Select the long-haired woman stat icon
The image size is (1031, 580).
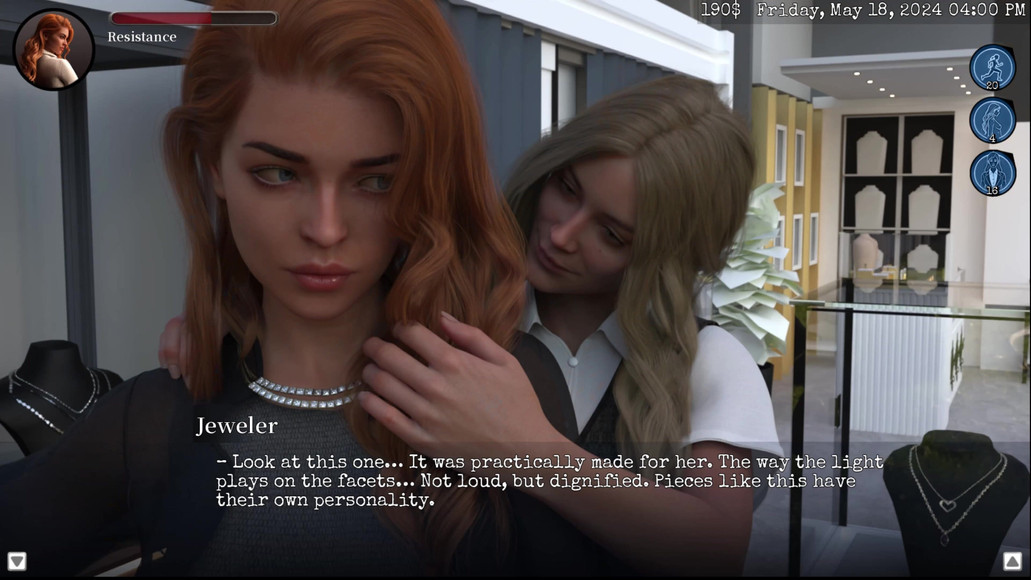coord(992,120)
